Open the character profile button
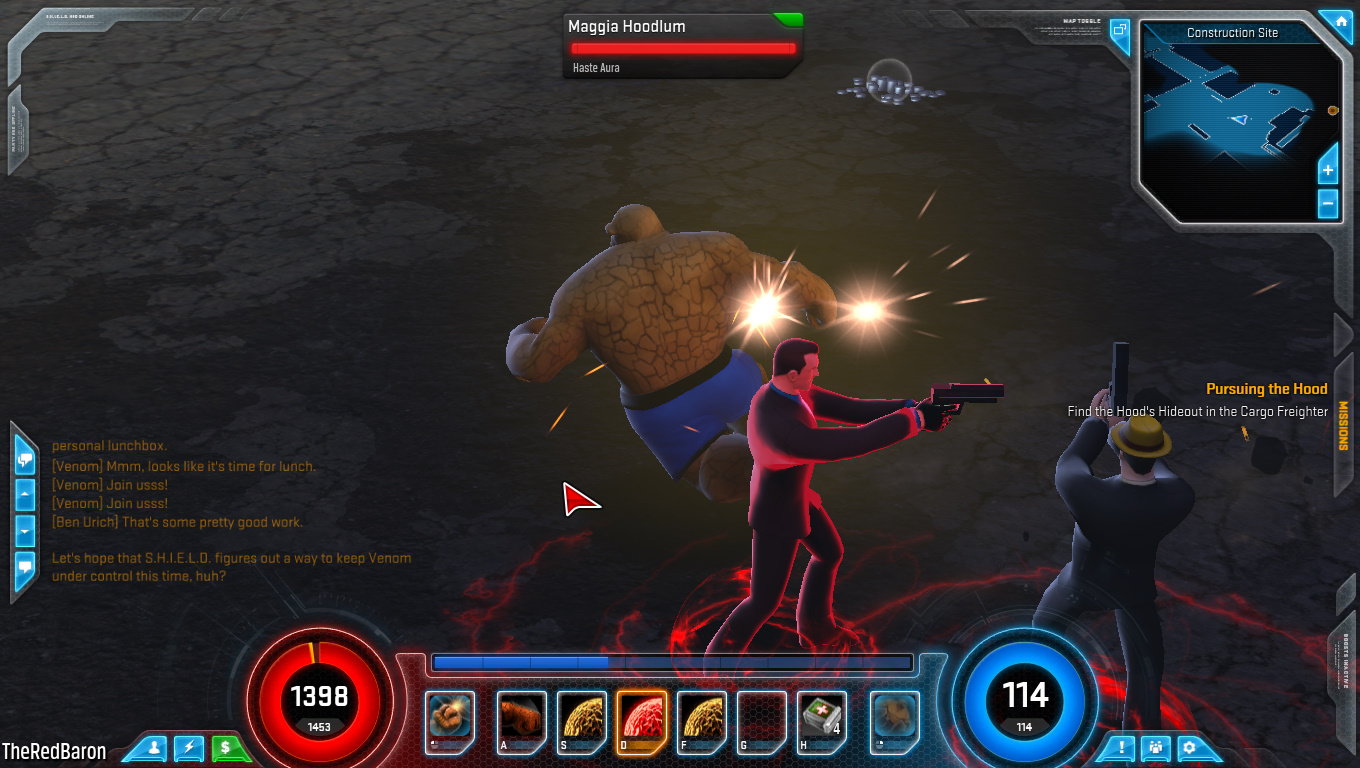The height and width of the screenshot is (768, 1360). tap(155, 746)
